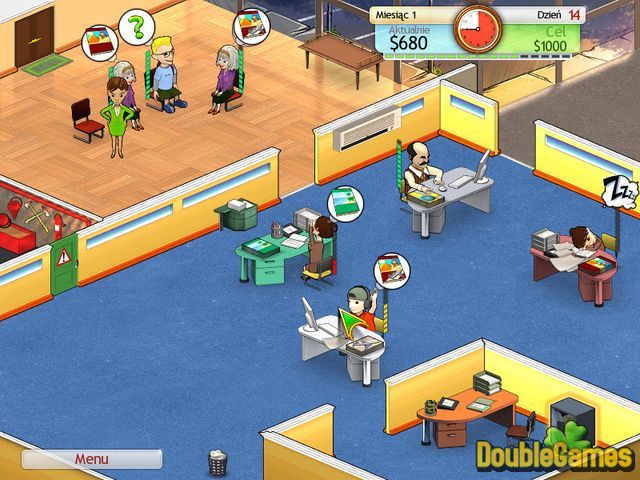Choose the order bubble over the red-capped worker
640x480 pixels.
point(389,272)
